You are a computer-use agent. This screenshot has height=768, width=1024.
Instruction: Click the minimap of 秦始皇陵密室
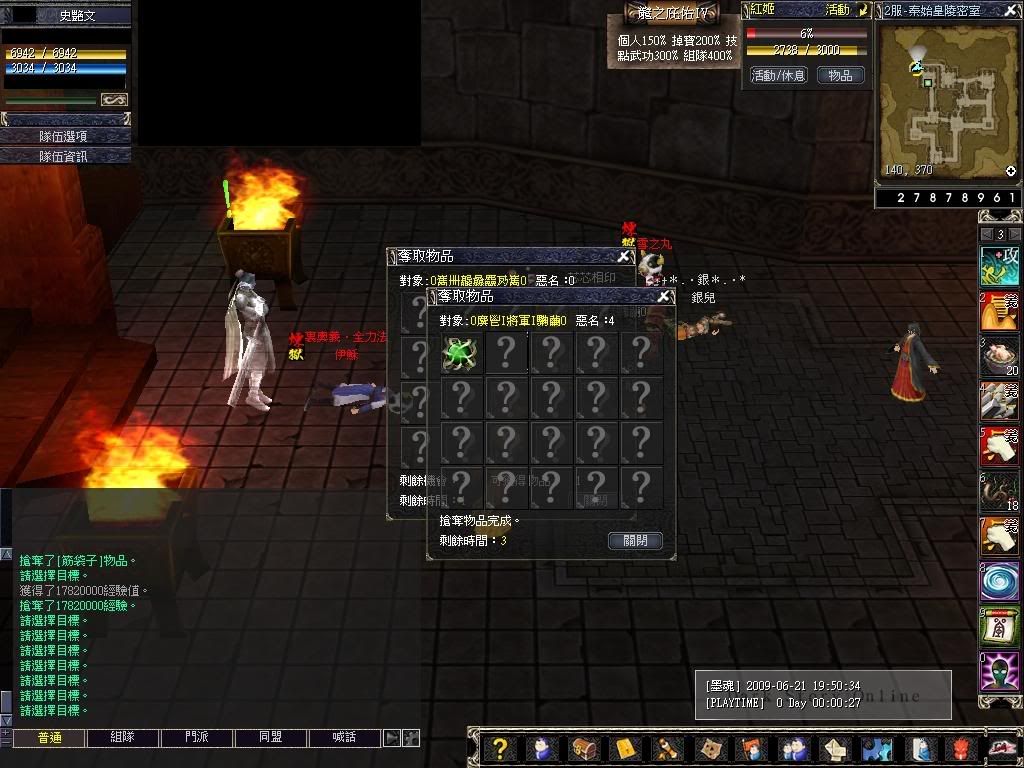tap(946, 100)
